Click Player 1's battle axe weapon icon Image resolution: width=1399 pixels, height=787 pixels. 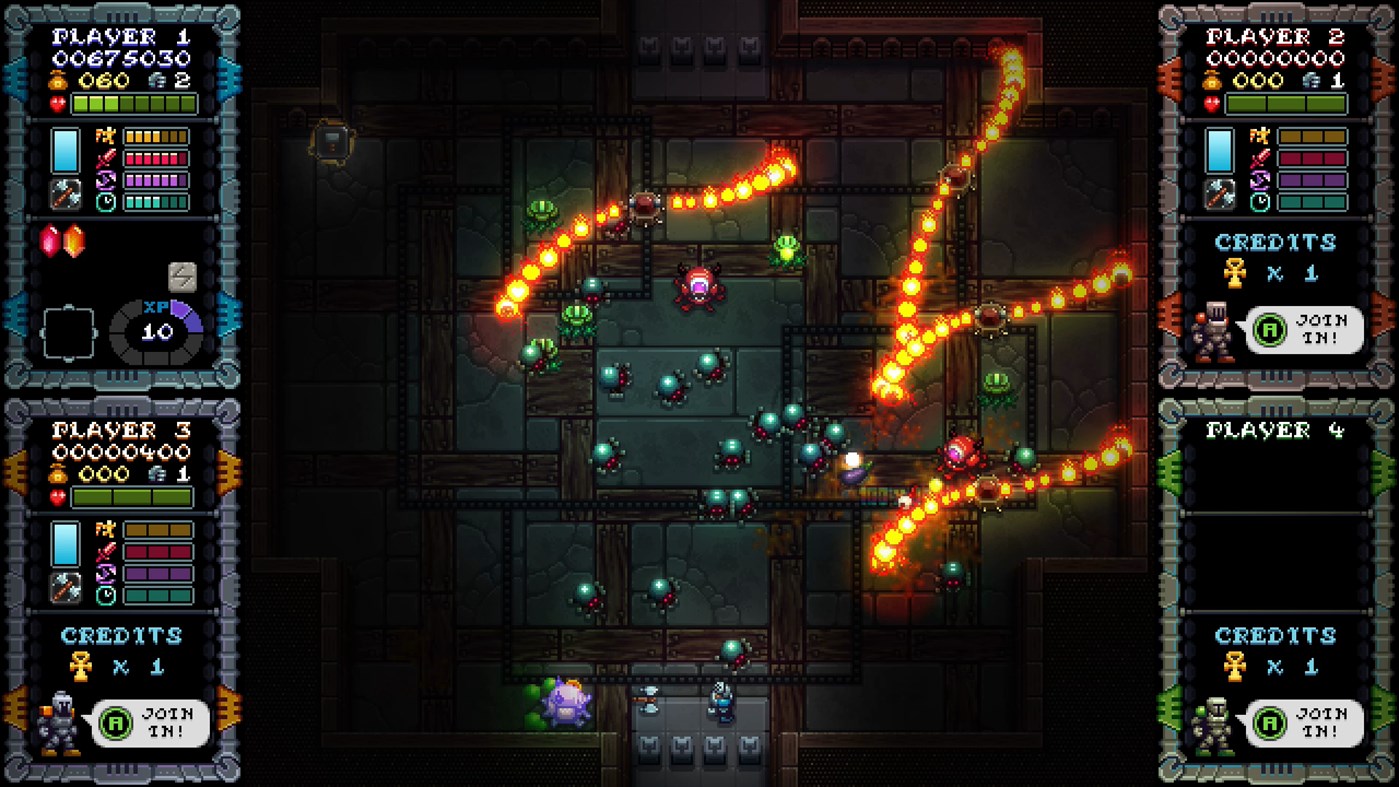(x=66, y=193)
